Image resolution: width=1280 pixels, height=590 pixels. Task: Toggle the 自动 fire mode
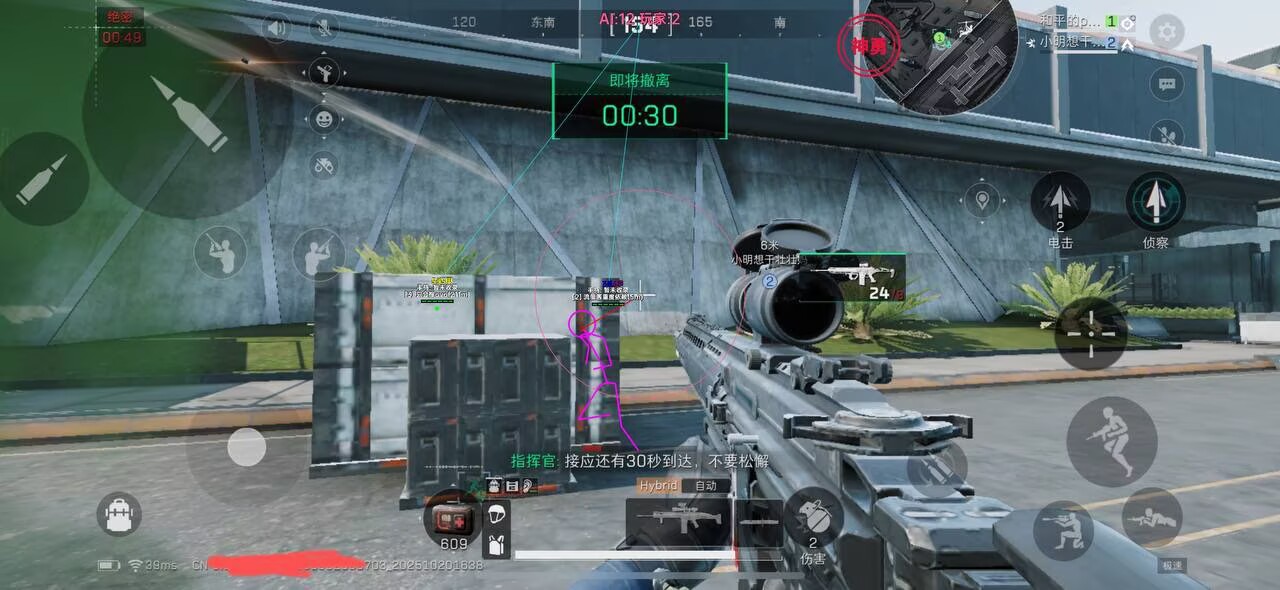(x=706, y=486)
